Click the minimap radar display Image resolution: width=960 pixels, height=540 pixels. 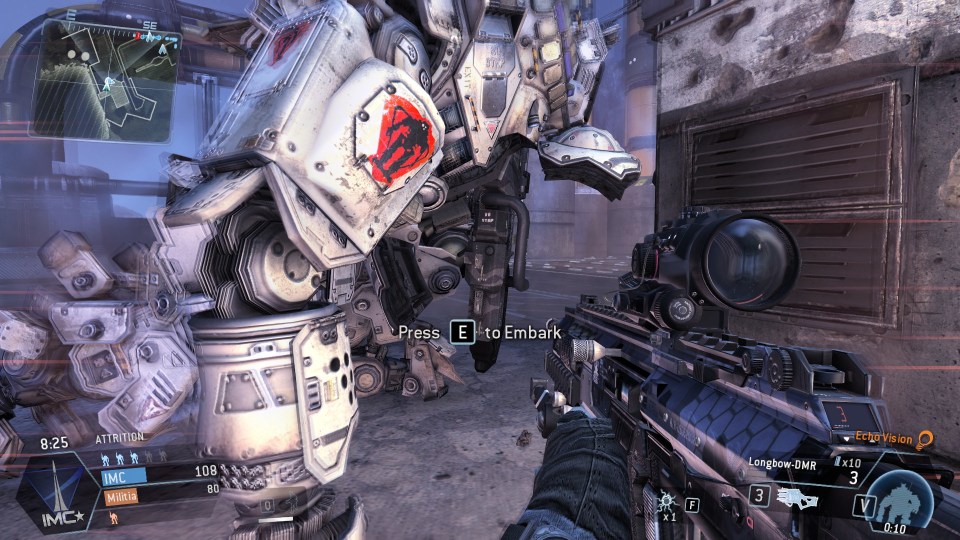click(x=105, y=76)
